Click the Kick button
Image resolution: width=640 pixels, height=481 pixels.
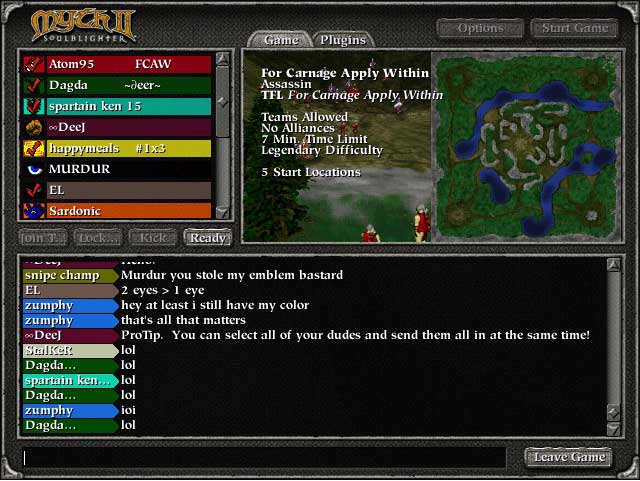[x=153, y=238]
